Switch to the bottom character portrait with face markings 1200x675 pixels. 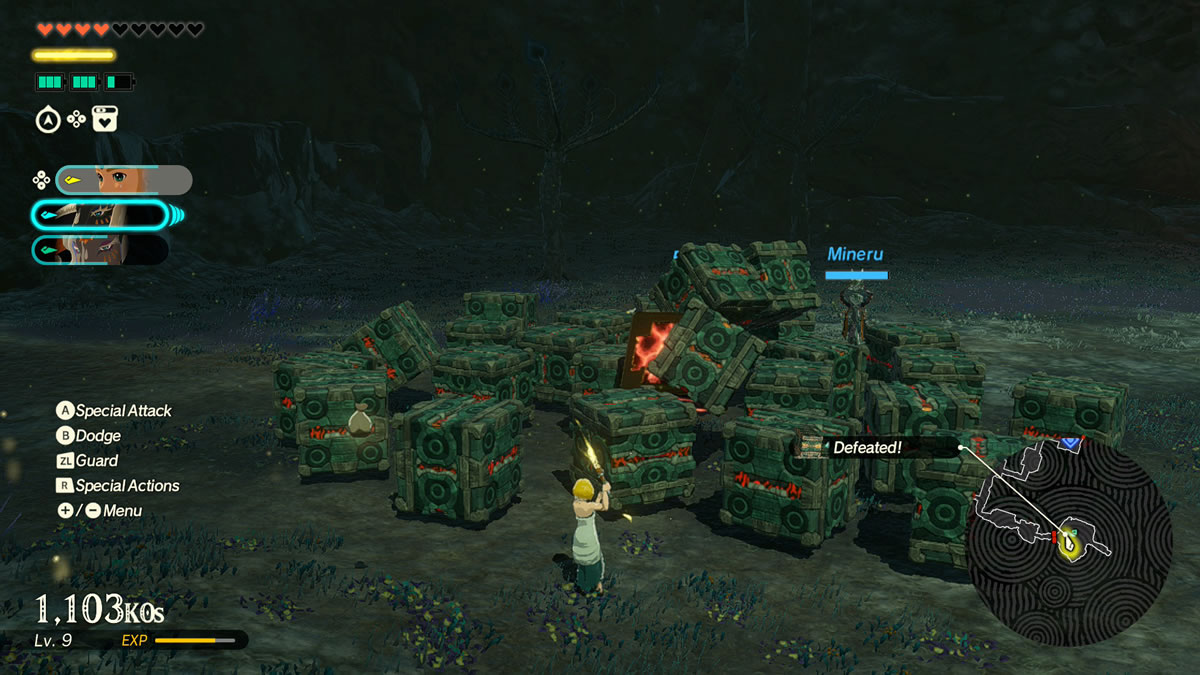(x=100, y=249)
